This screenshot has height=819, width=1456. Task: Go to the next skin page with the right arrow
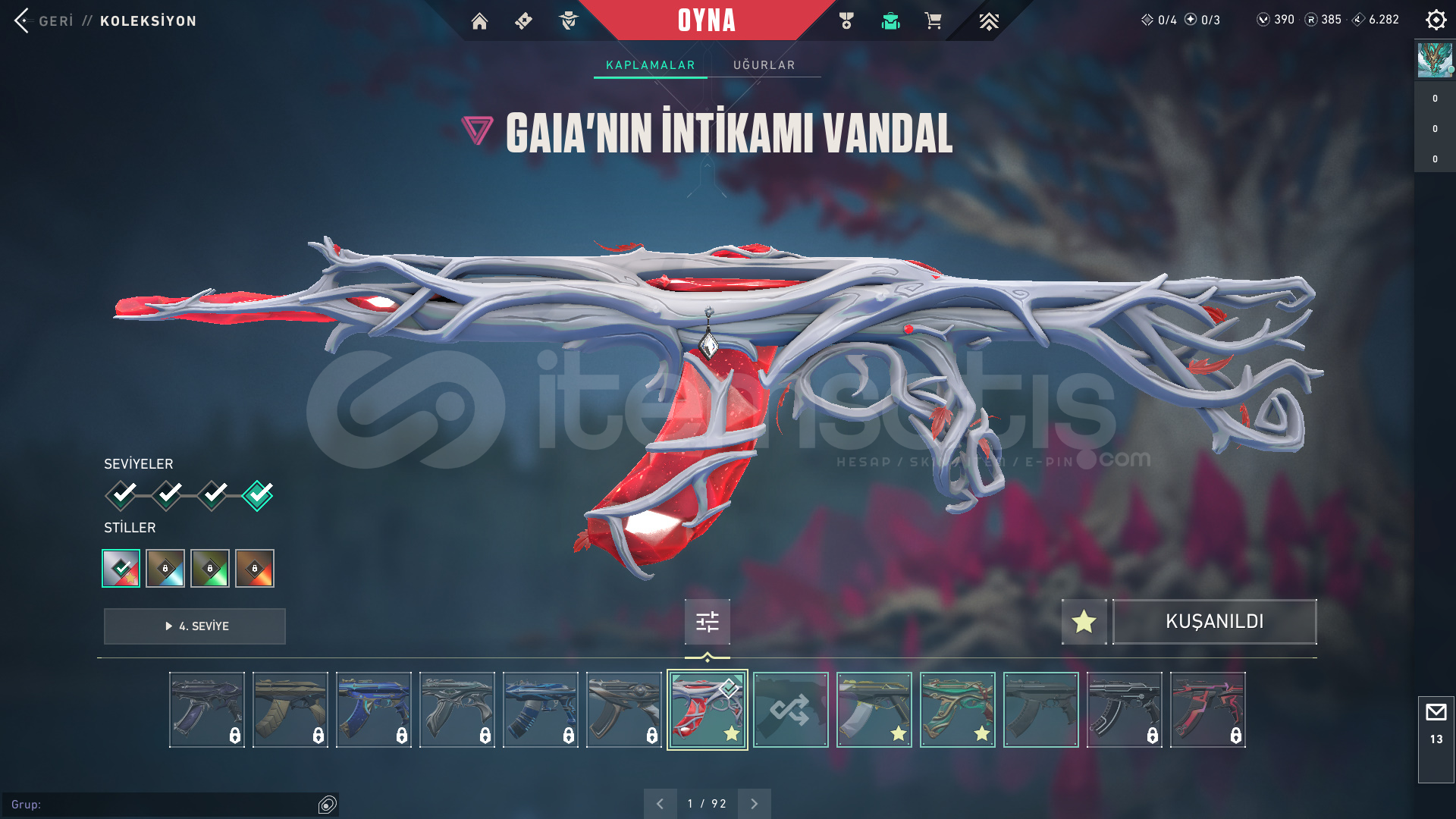point(753,802)
